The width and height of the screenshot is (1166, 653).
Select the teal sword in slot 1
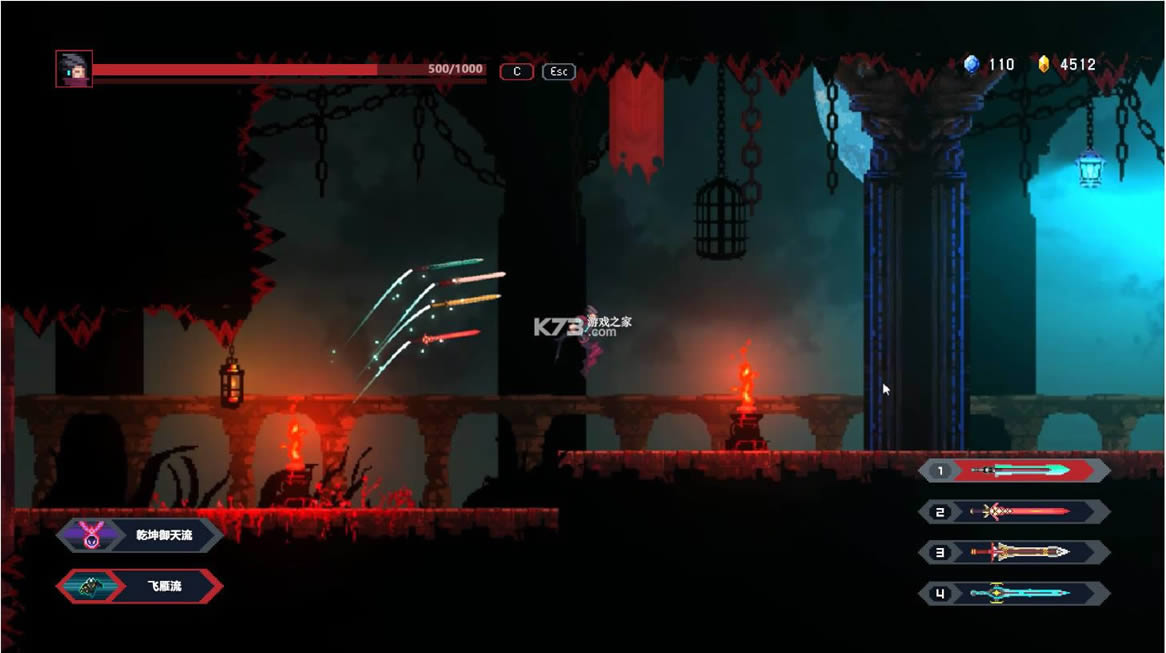(1015, 470)
